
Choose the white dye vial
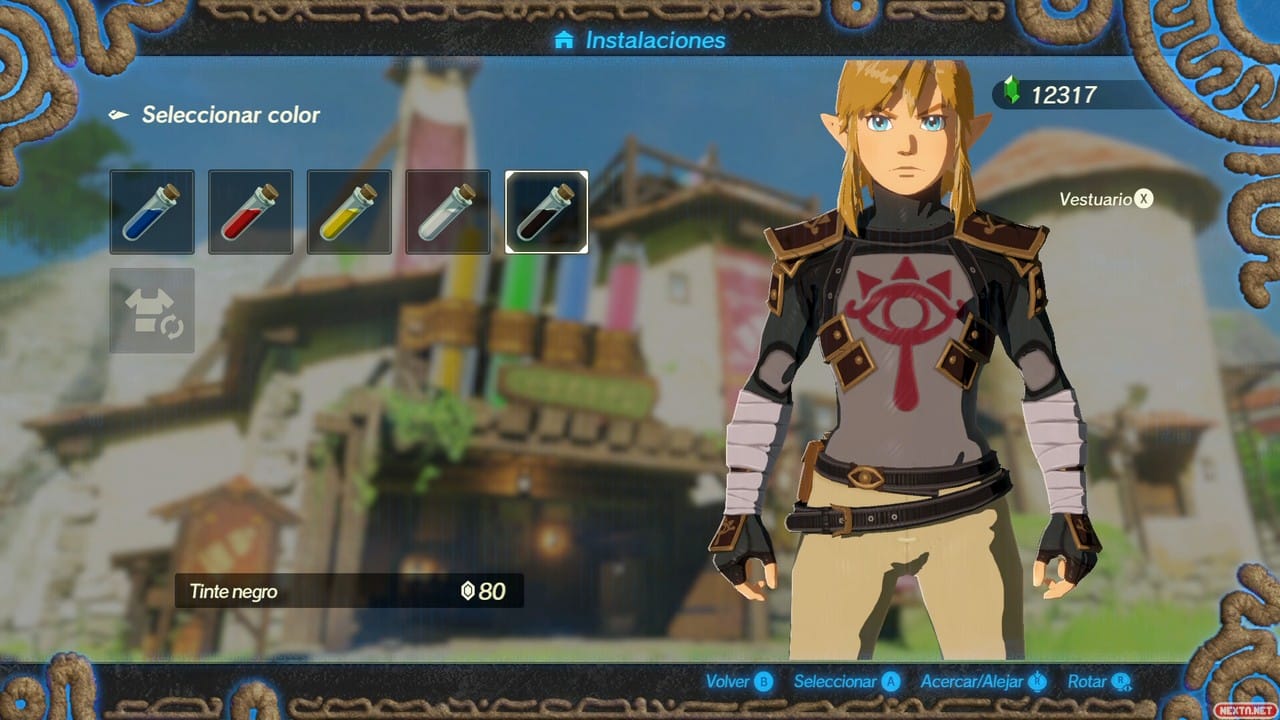448,211
